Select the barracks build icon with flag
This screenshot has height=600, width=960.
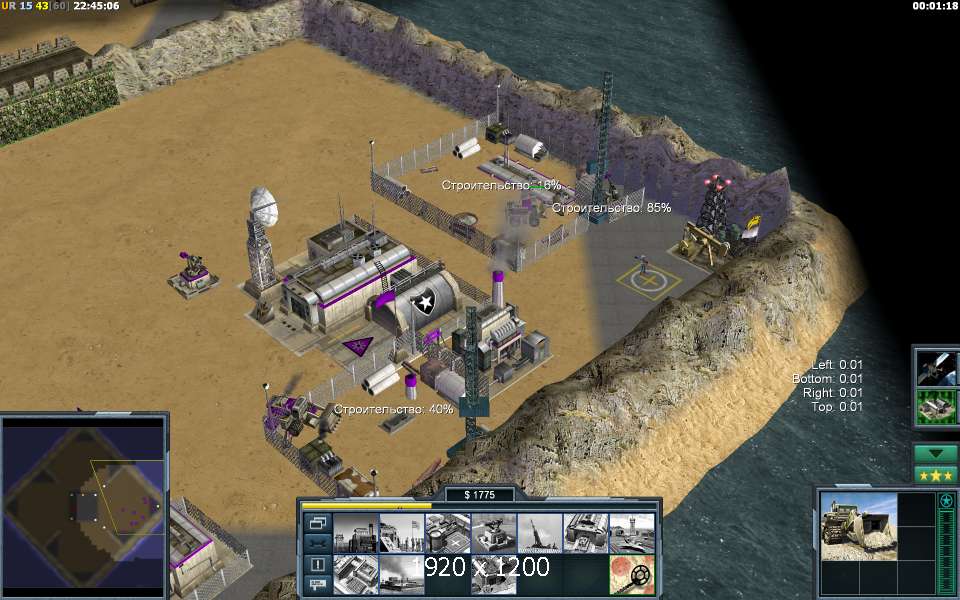tap(401, 532)
